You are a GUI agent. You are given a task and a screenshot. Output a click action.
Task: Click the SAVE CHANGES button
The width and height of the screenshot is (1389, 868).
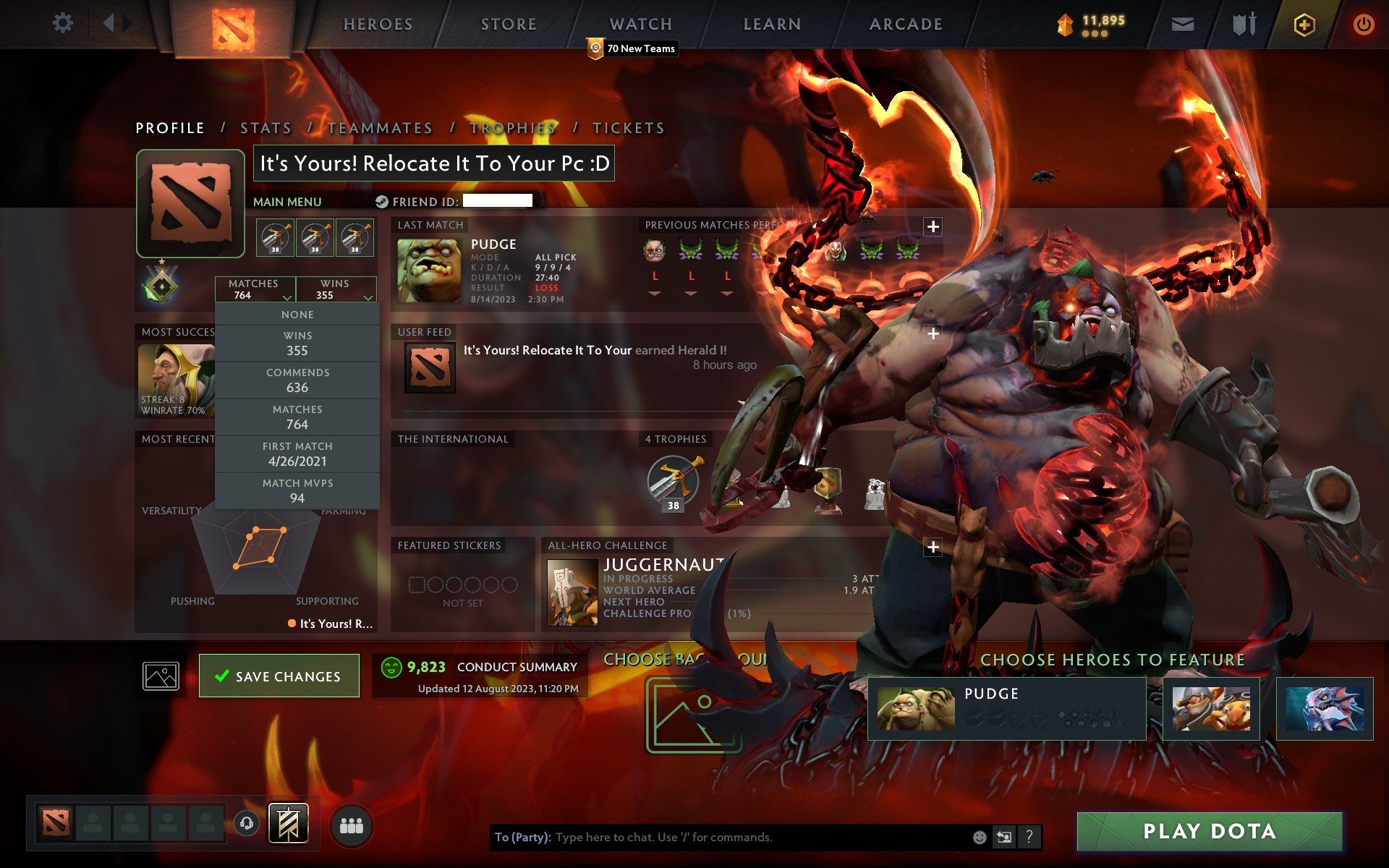point(279,675)
